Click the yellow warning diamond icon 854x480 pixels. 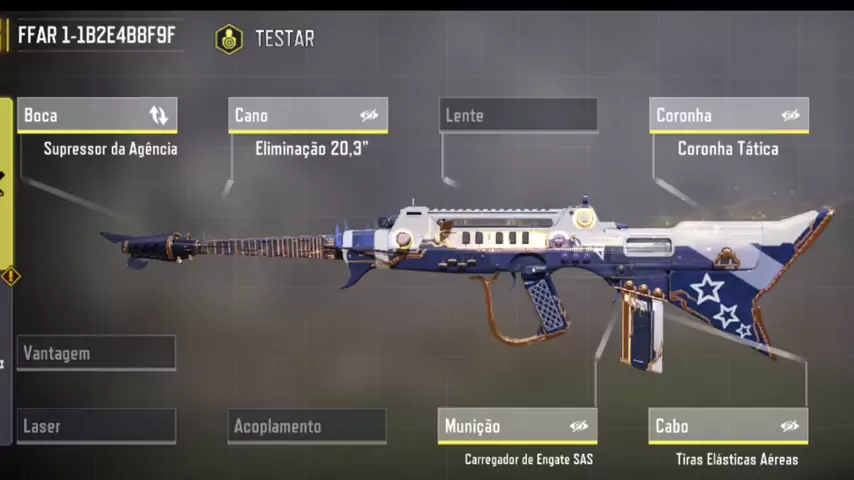coord(10,275)
